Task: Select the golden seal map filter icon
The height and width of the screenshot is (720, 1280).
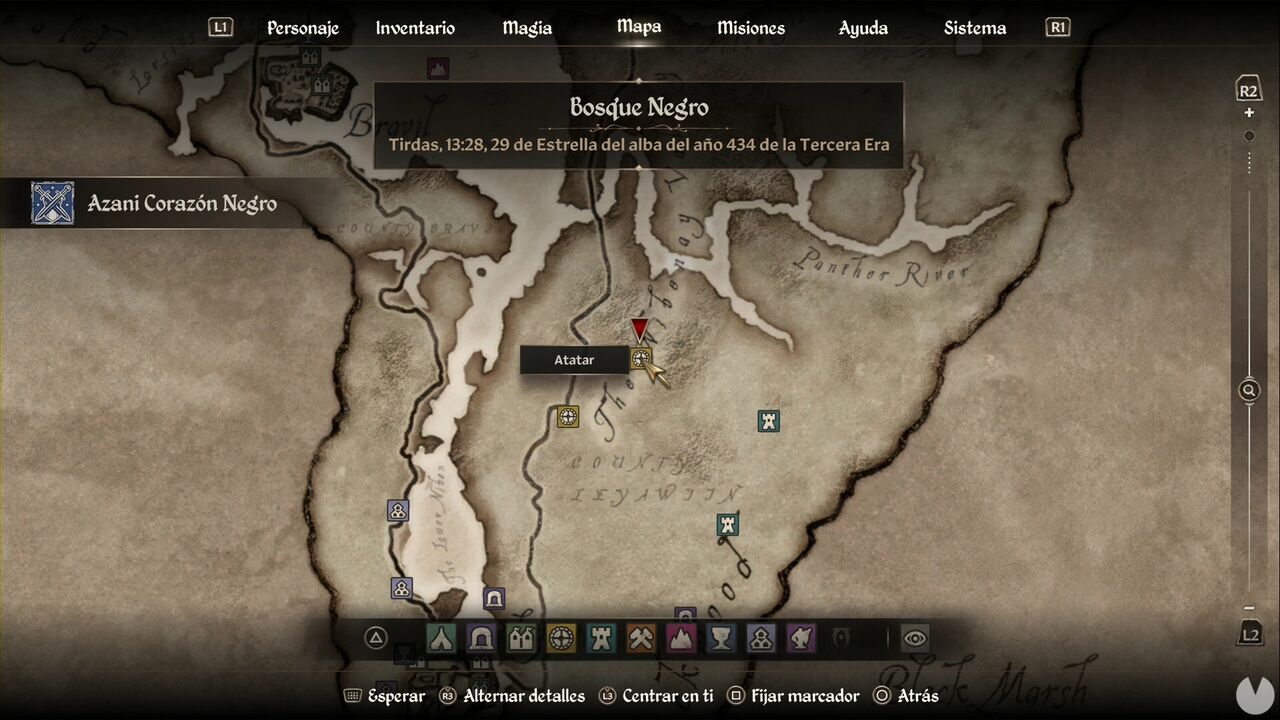Action: click(560, 637)
